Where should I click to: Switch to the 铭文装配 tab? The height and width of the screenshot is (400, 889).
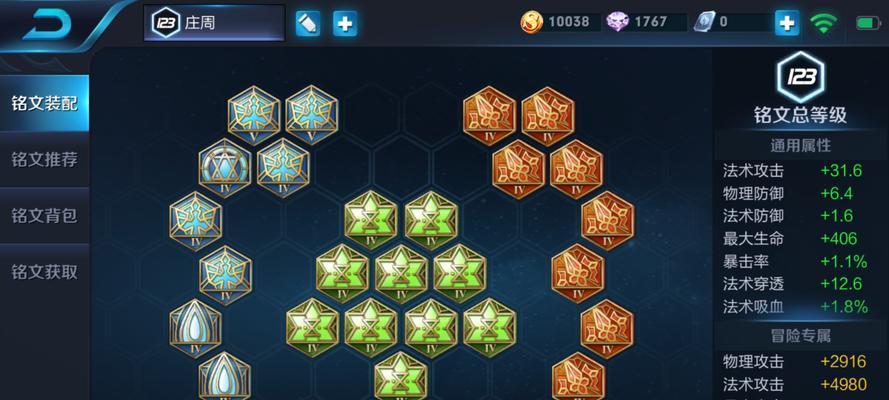44,103
